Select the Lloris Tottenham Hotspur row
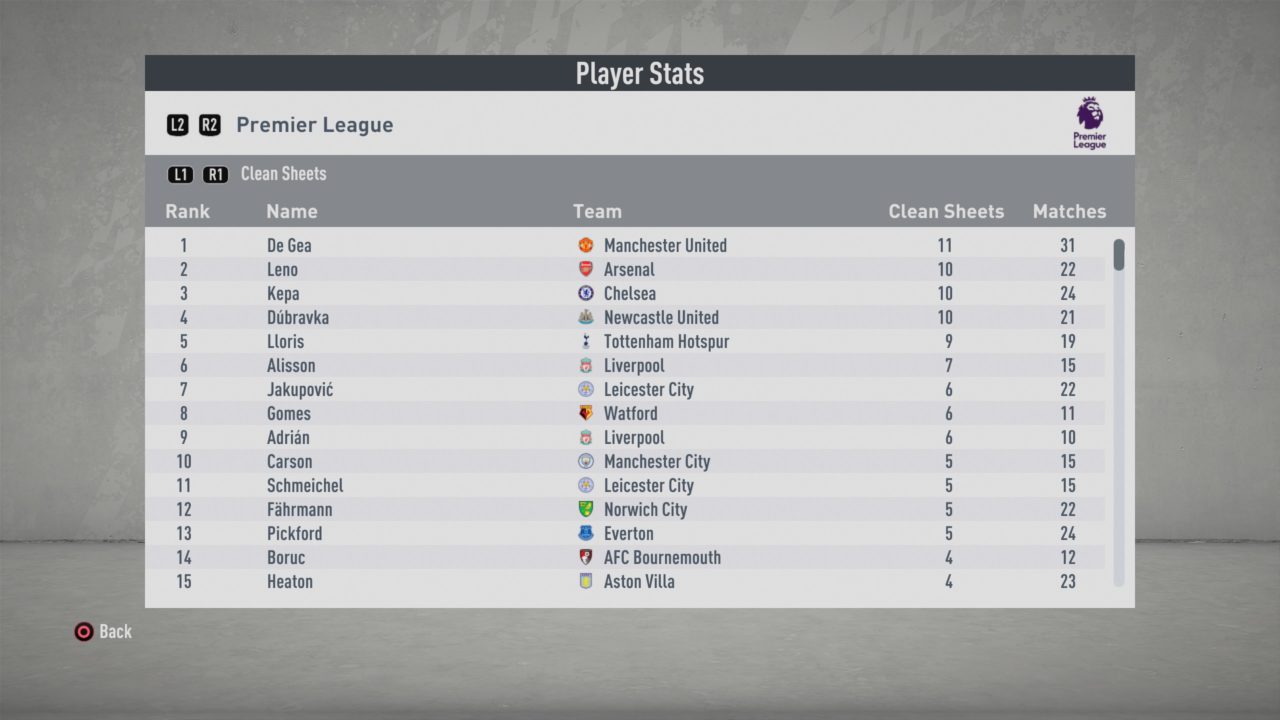The width and height of the screenshot is (1280, 720). [640, 341]
